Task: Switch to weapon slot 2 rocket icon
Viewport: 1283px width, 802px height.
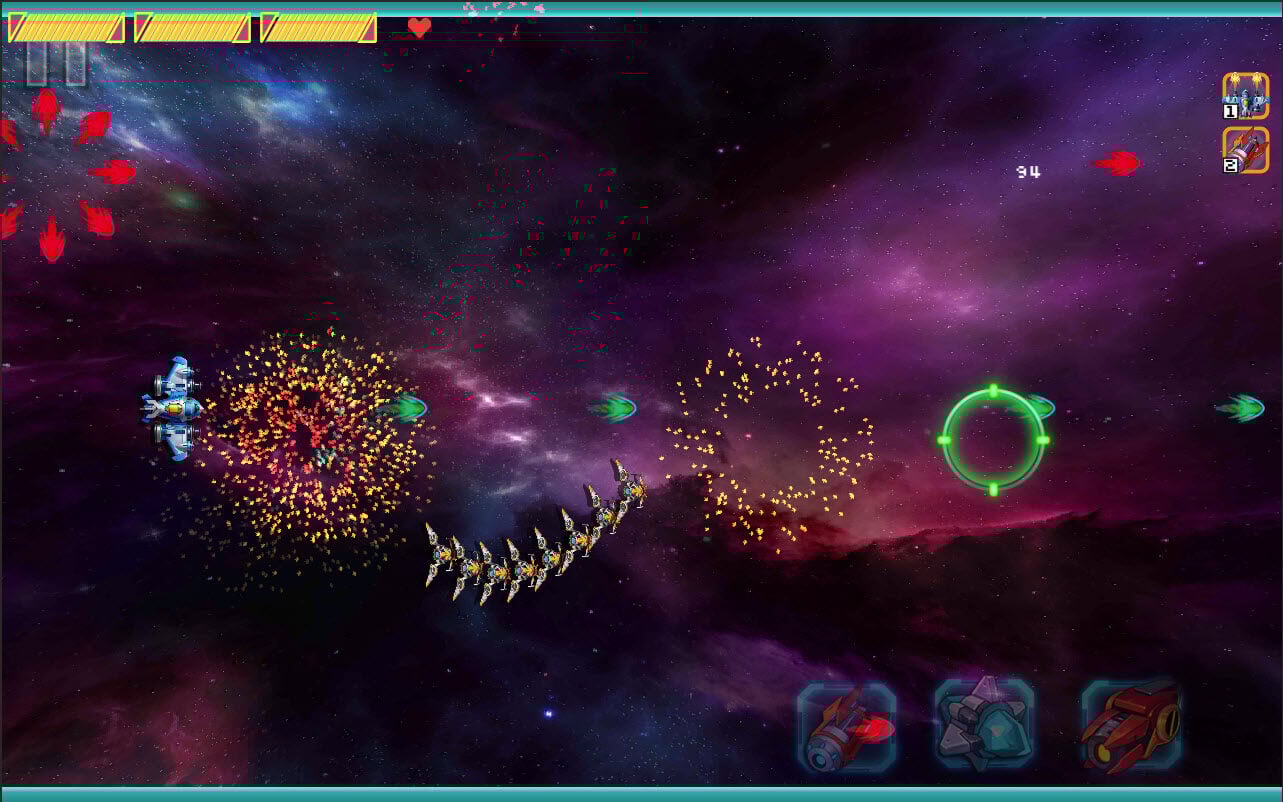Action: click(1245, 151)
